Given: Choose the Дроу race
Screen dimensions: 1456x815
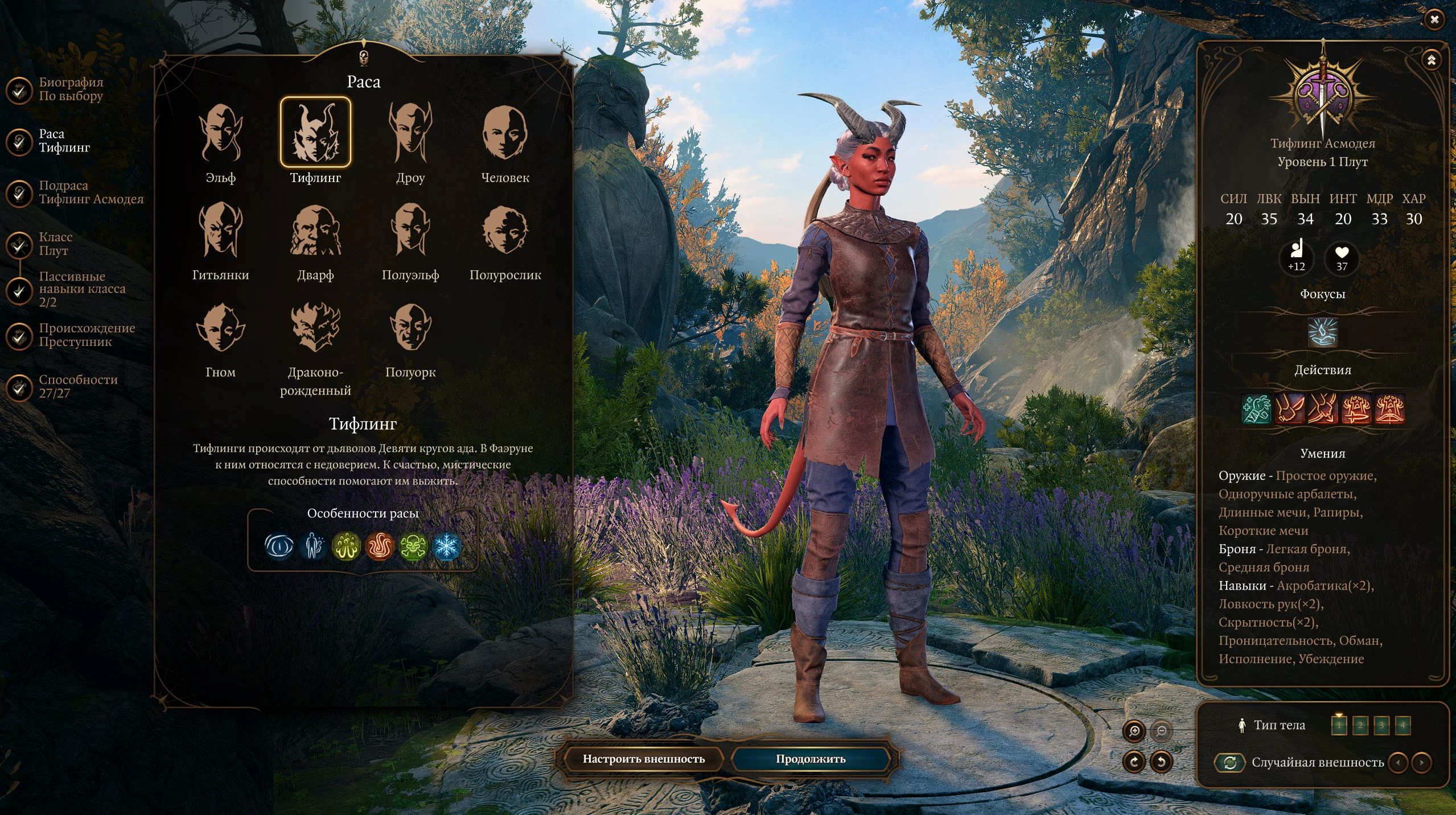Looking at the screenshot, I should click(410, 133).
